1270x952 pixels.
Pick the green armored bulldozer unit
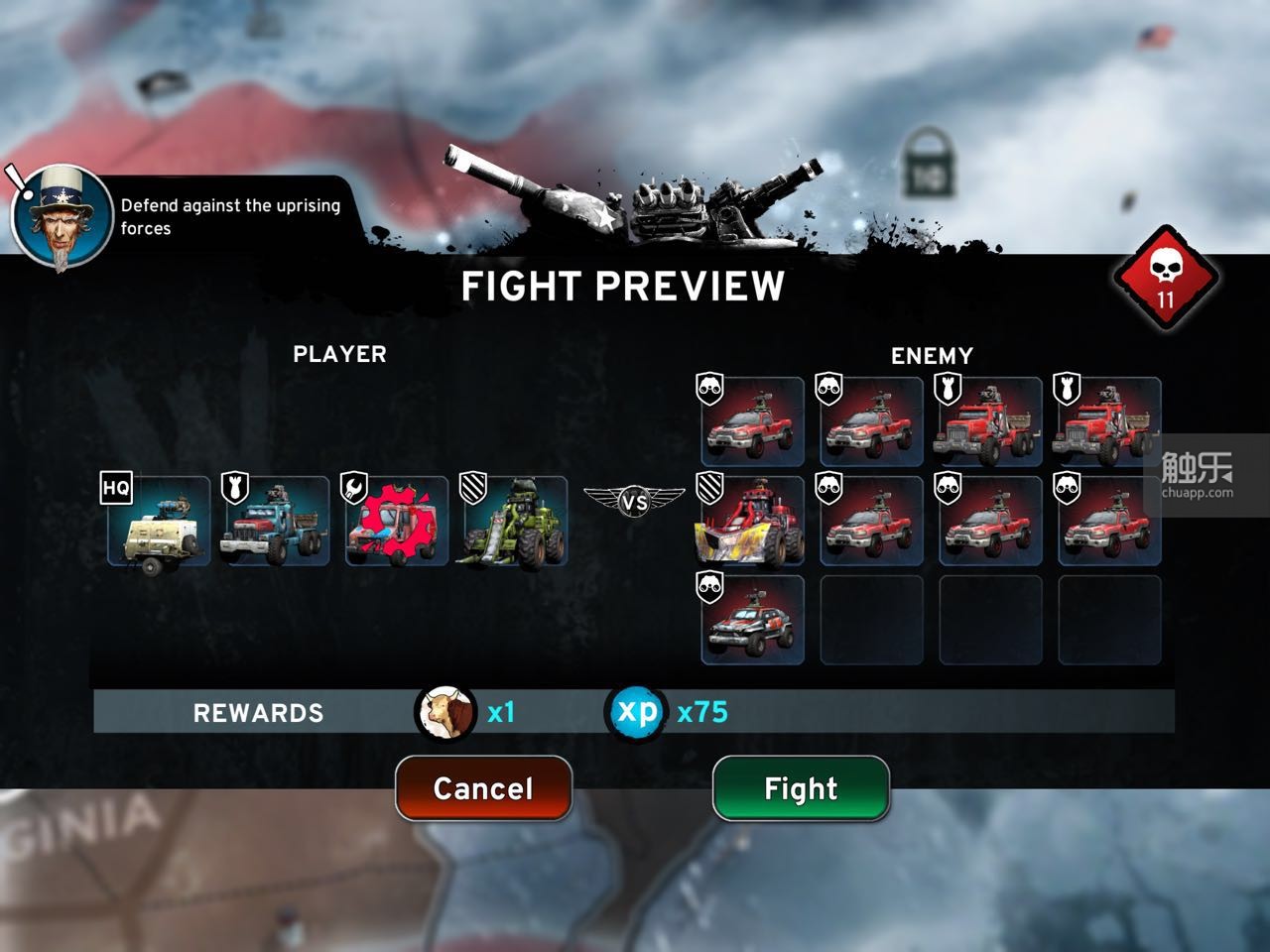[x=515, y=522]
